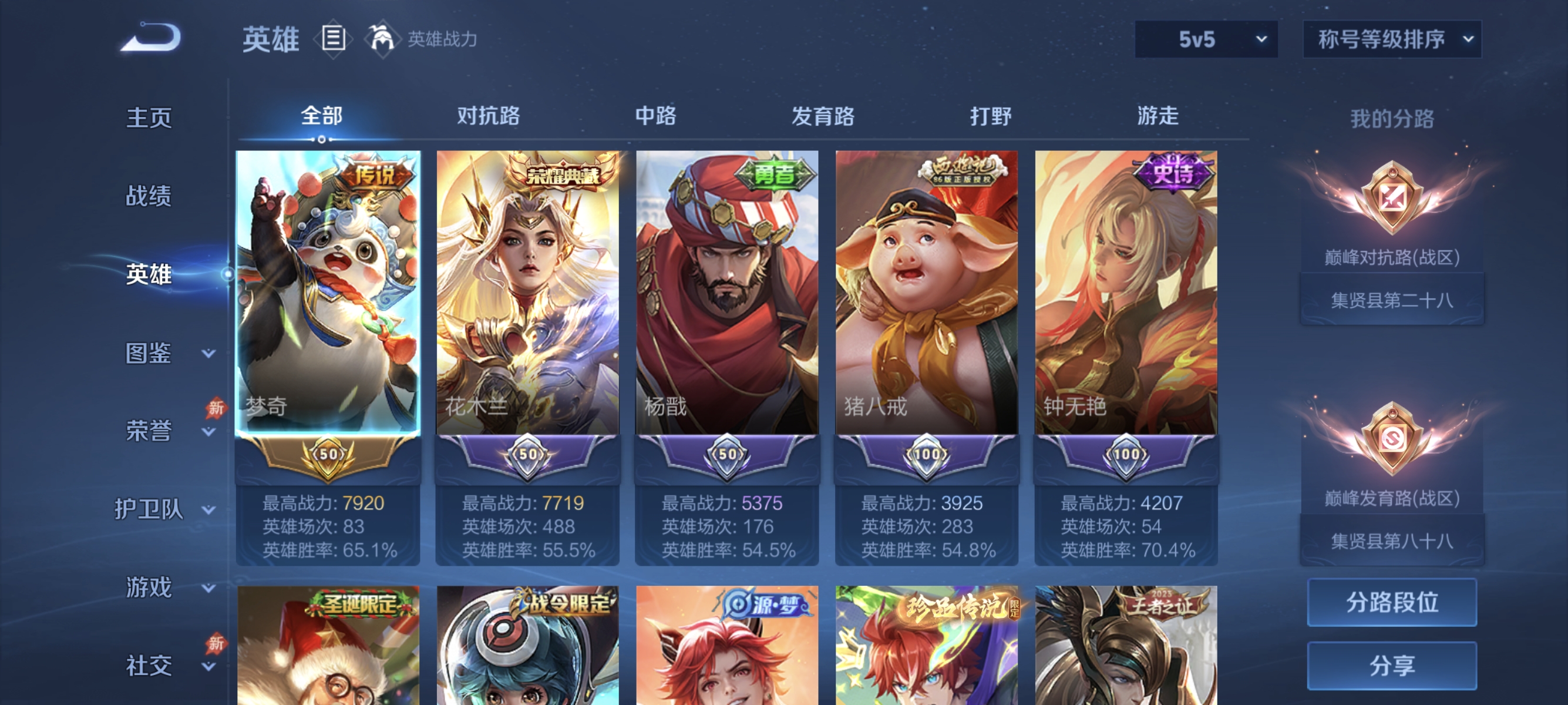Open 主页 from the sidebar
Image resolution: width=1568 pixels, height=705 pixels.
148,118
